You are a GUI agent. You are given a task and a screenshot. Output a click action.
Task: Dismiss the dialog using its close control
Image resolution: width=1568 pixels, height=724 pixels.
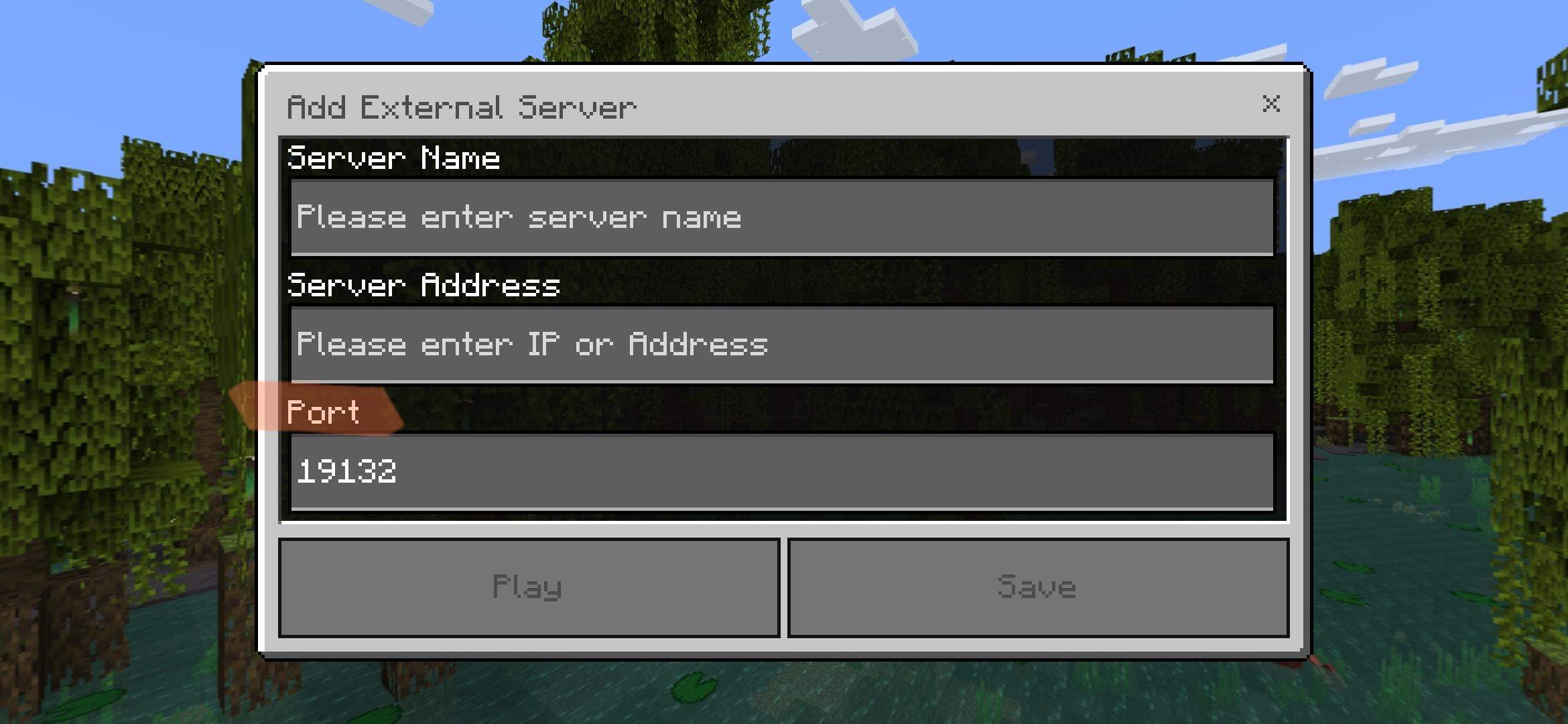pyautogui.click(x=1271, y=105)
